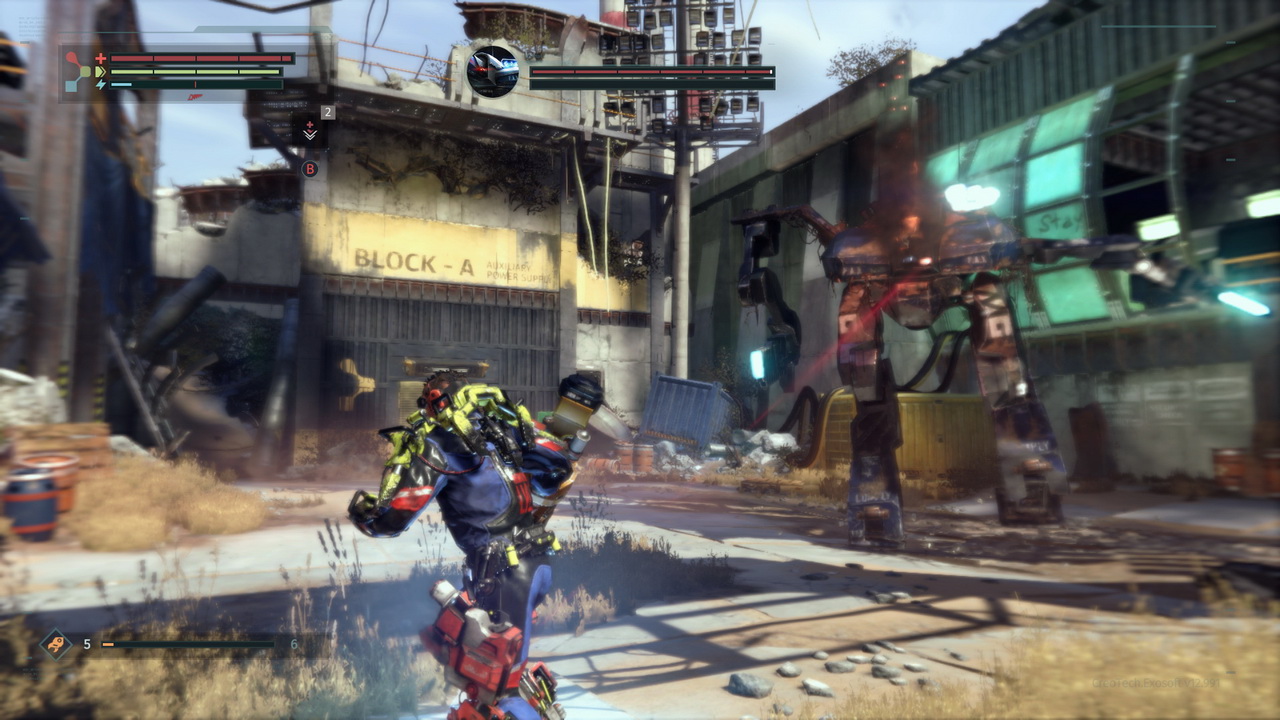The image size is (1280, 720).
Task: Select the health injectable icon
Action: click(x=310, y=132)
